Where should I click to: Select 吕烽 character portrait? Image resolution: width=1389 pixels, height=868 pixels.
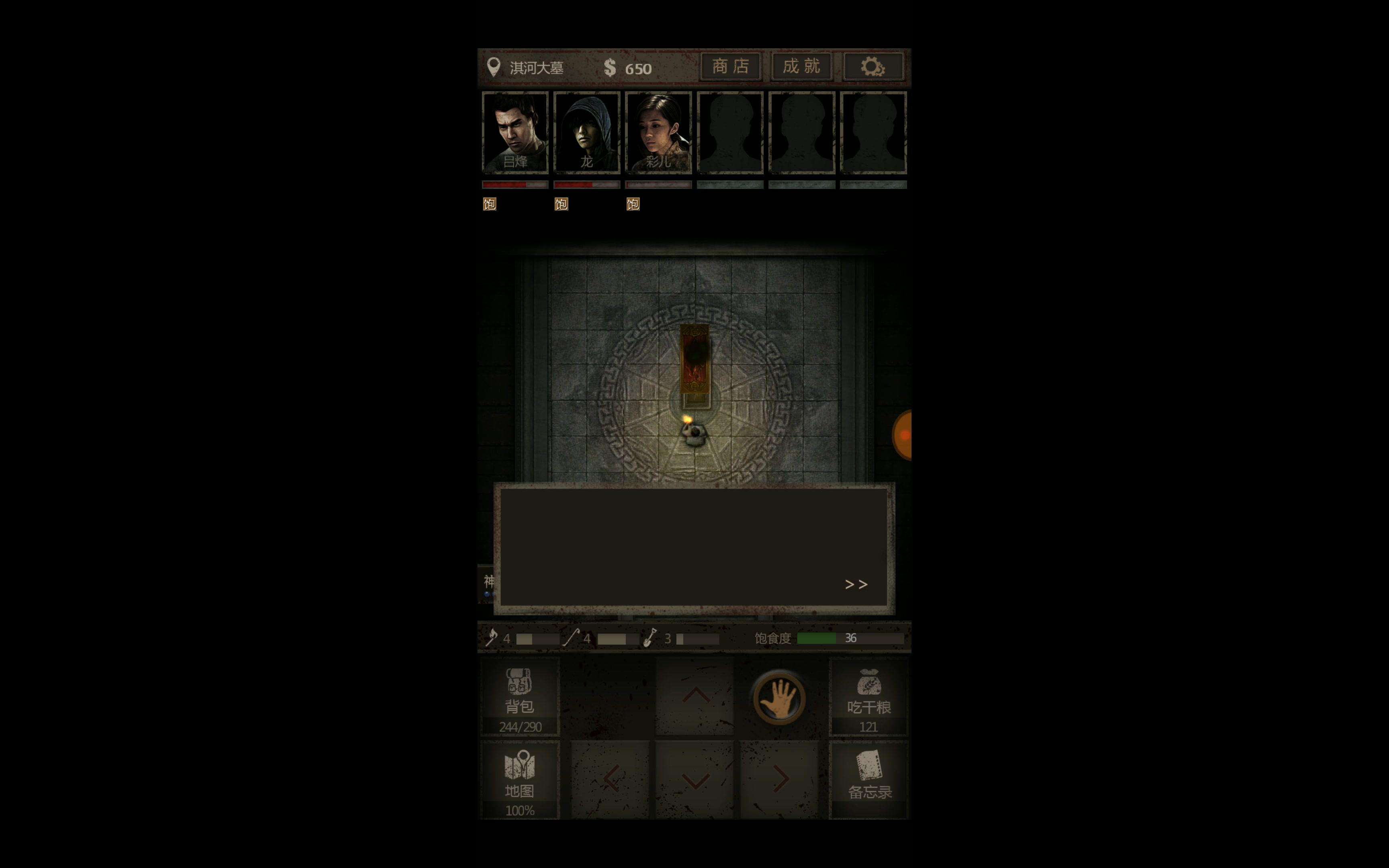(515, 132)
